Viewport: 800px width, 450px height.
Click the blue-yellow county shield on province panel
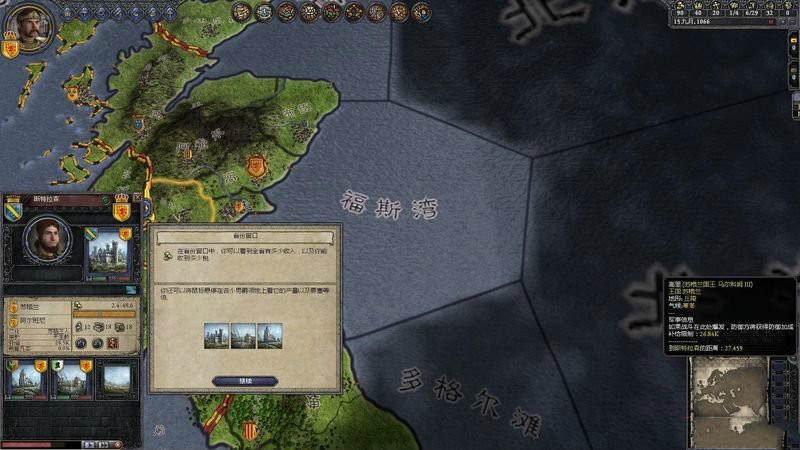pos(14,210)
